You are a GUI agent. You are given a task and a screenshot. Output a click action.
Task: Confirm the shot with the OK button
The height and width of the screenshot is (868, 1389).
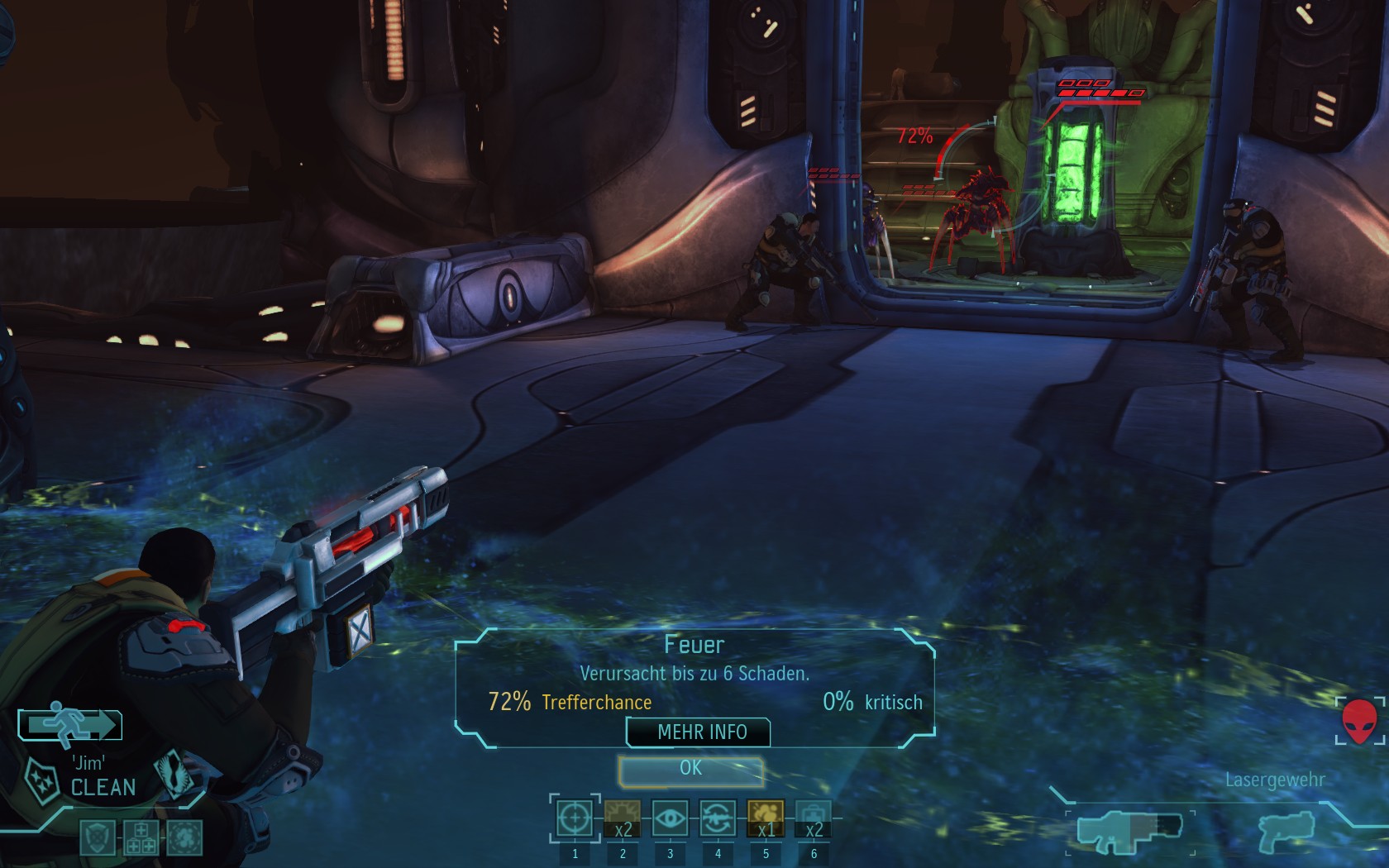(x=690, y=769)
